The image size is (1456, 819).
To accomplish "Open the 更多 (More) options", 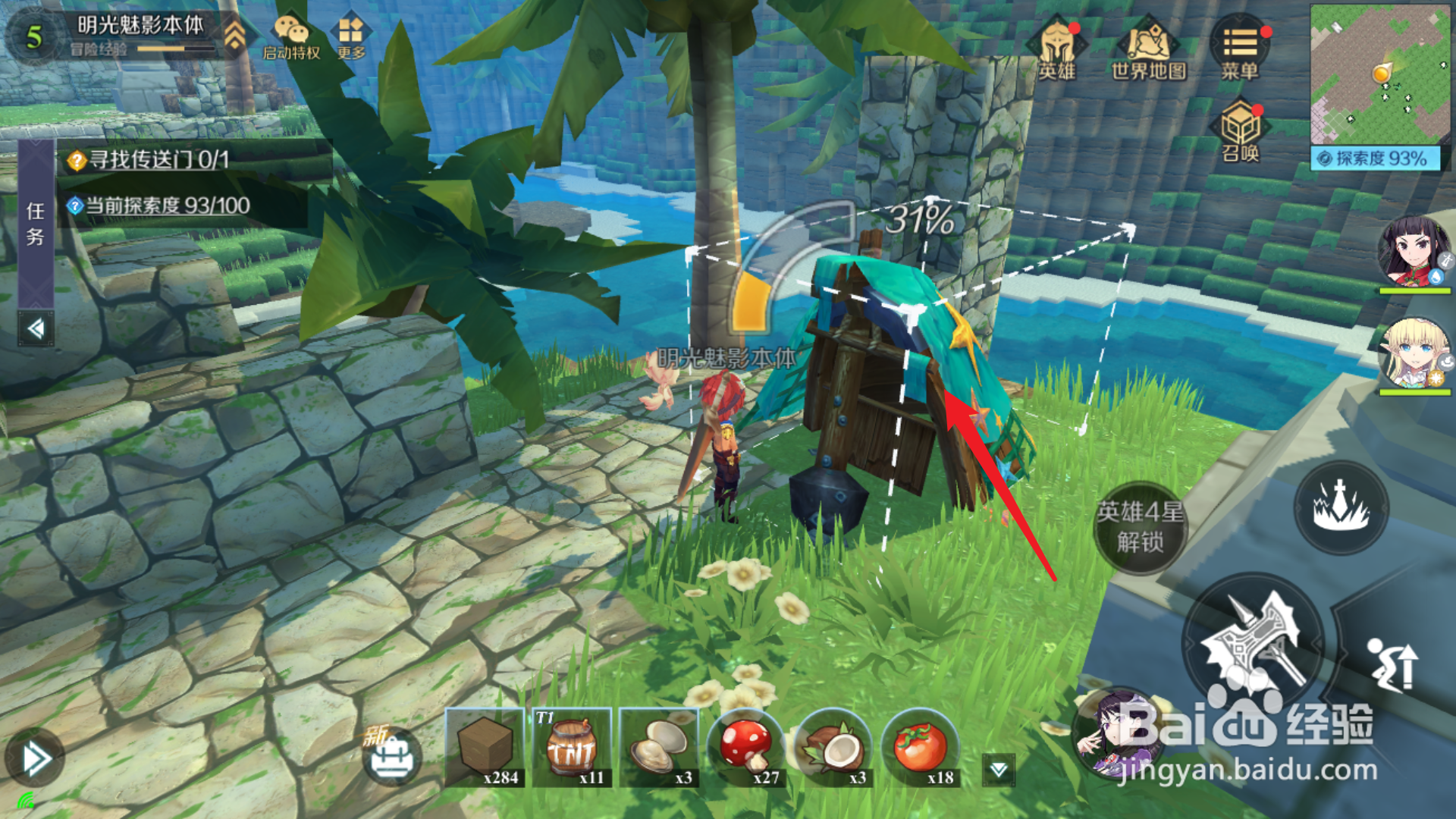I will pyautogui.click(x=351, y=38).
